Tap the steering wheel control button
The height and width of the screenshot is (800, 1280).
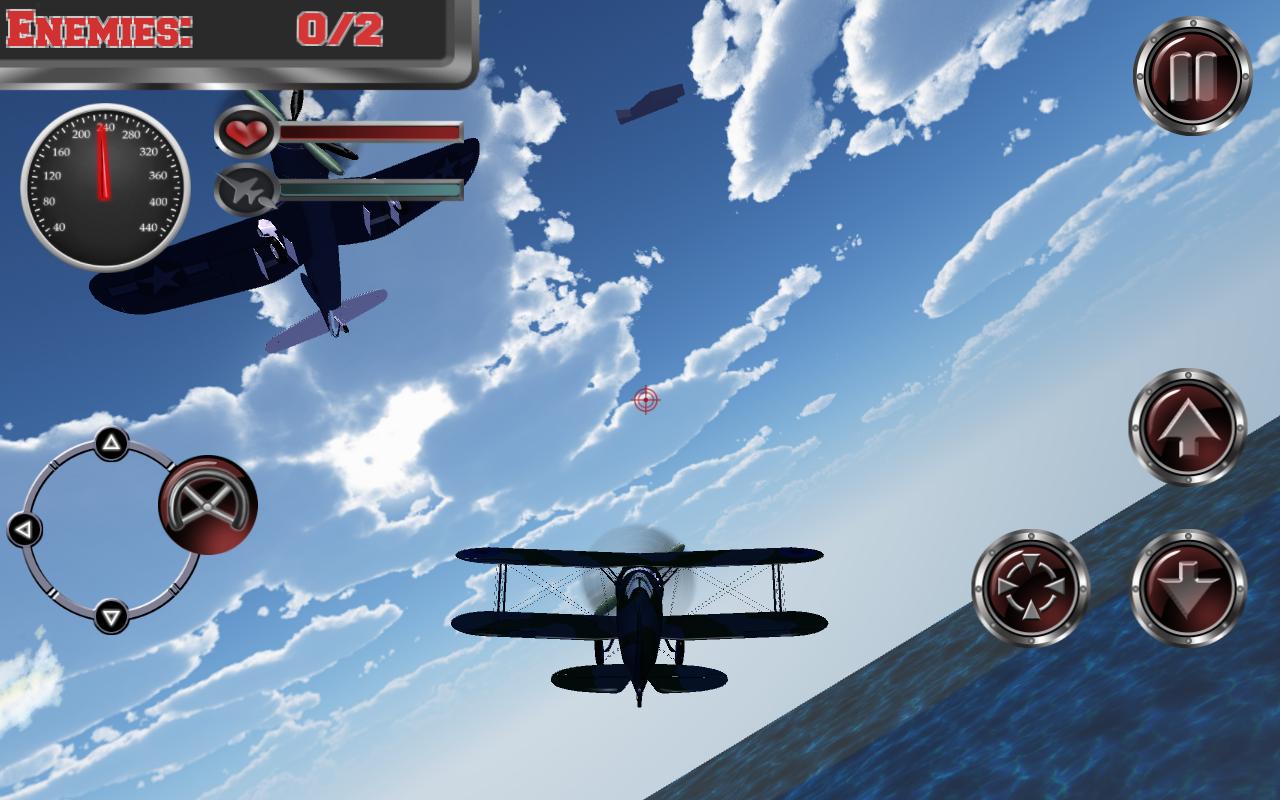click(207, 505)
